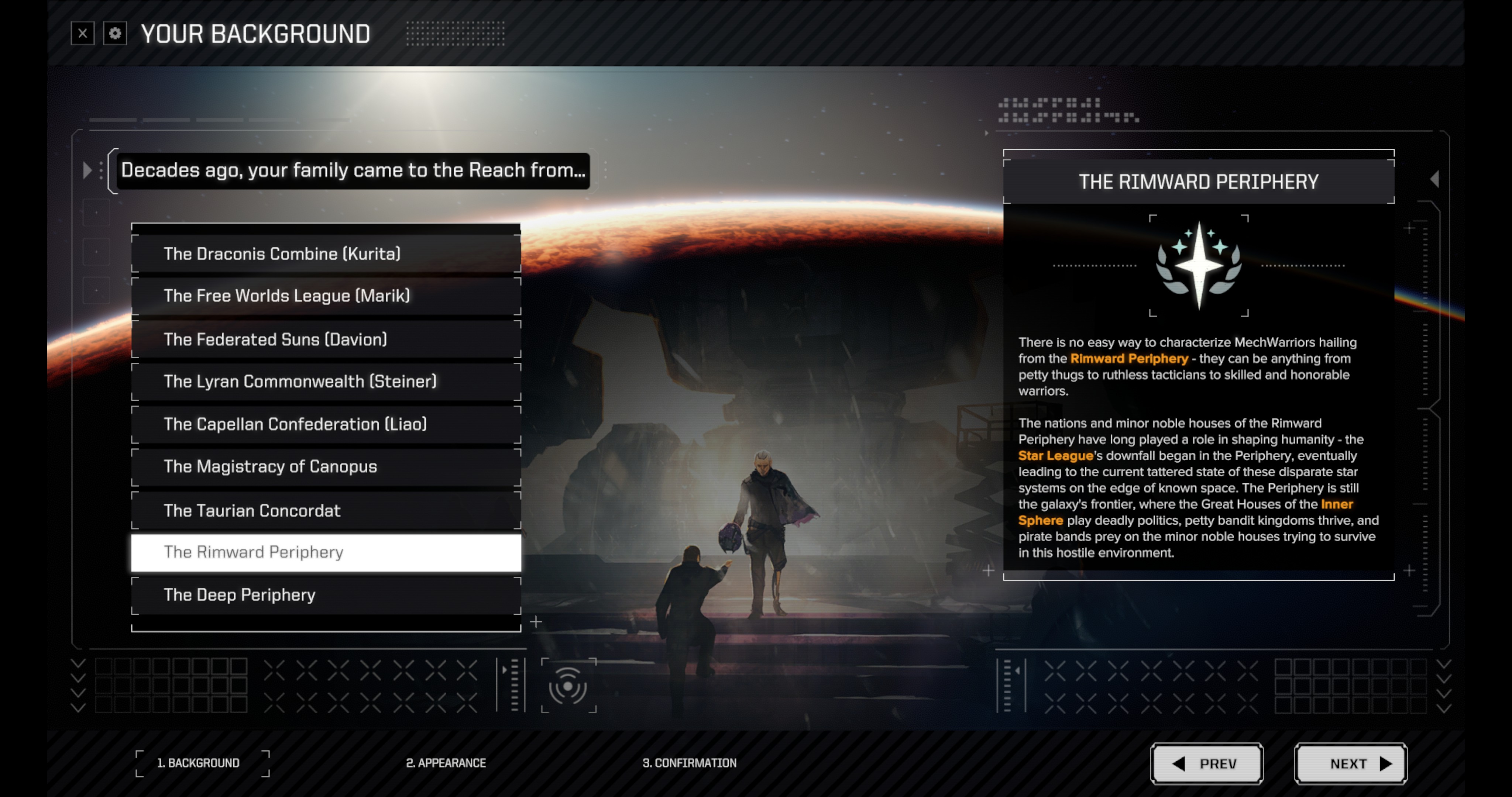Jump to the 2. Appearance step

[x=446, y=763]
